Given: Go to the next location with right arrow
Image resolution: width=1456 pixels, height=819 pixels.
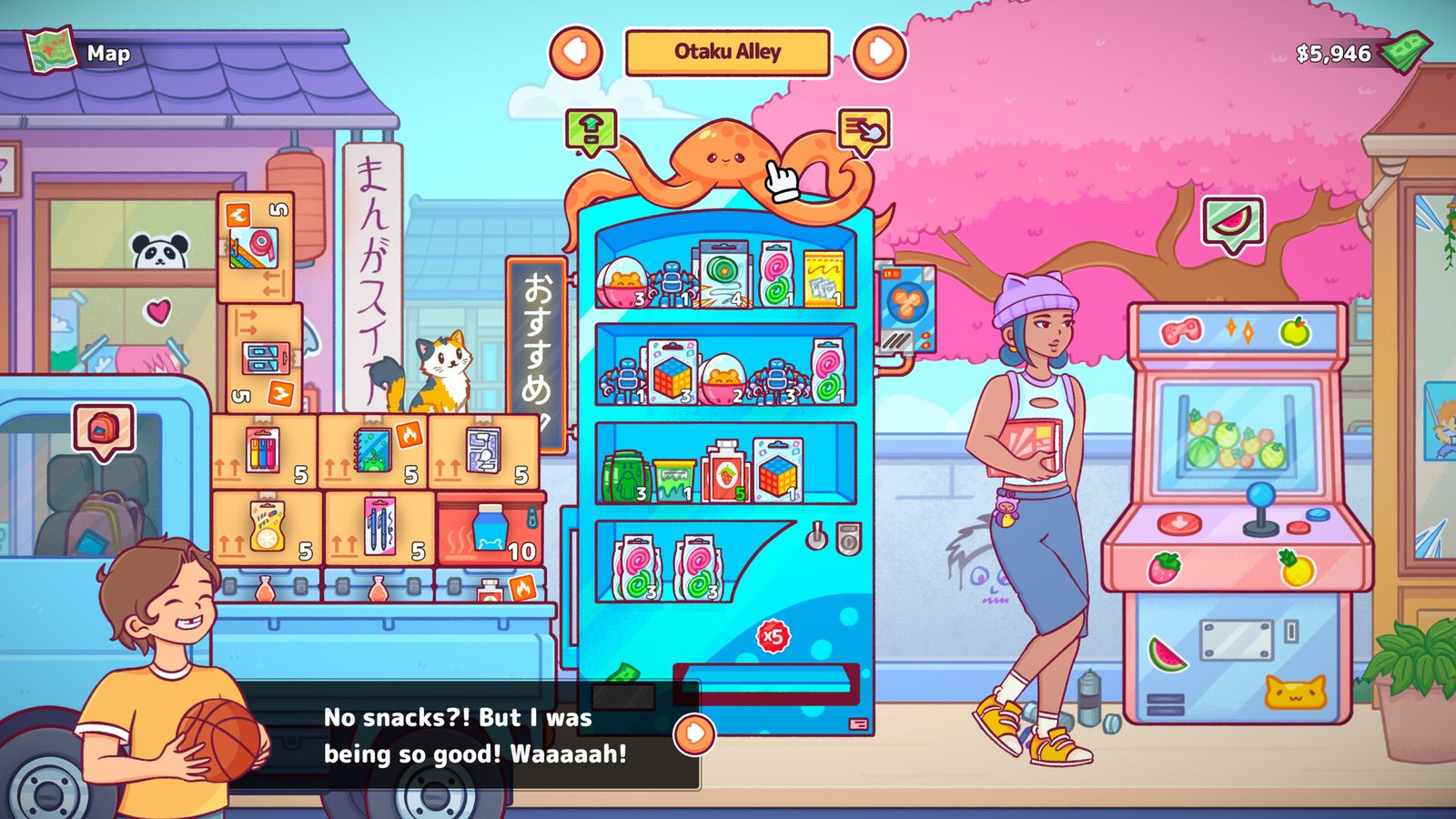Looking at the screenshot, I should click(x=879, y=52).
